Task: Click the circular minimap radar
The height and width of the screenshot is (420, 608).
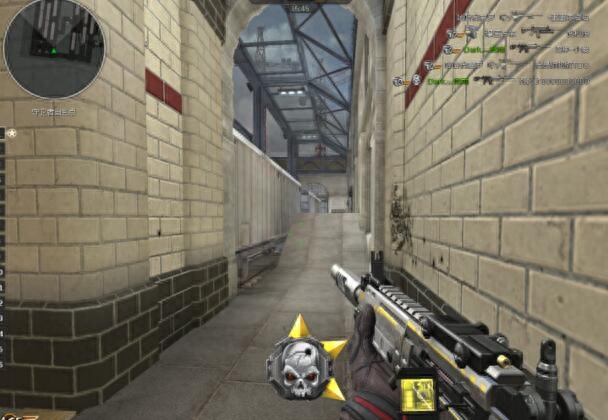Action: click(53, 48)
